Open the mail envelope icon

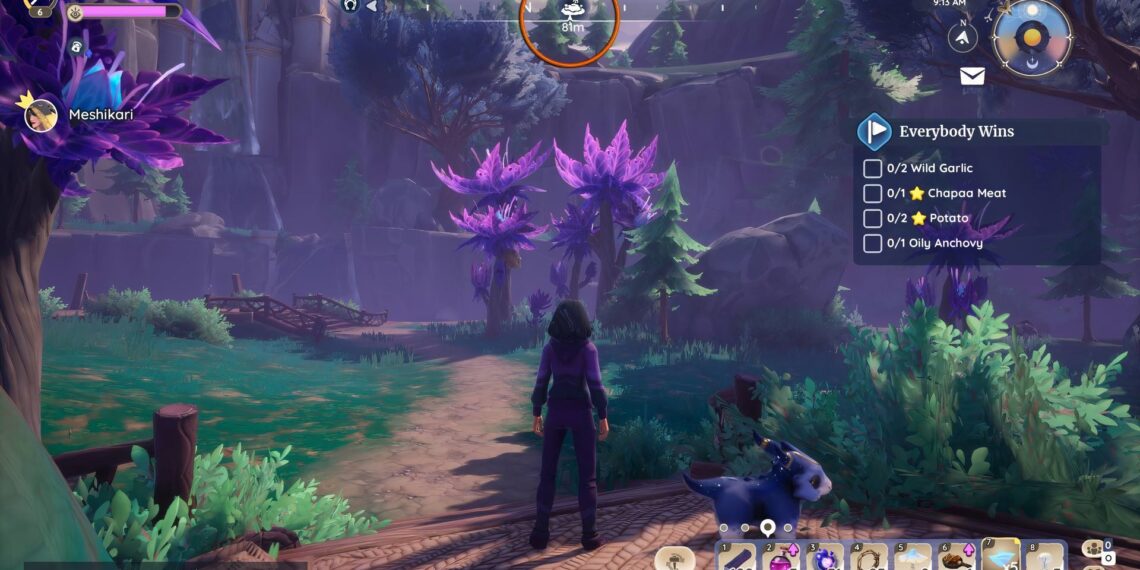[x=972, y=76]
